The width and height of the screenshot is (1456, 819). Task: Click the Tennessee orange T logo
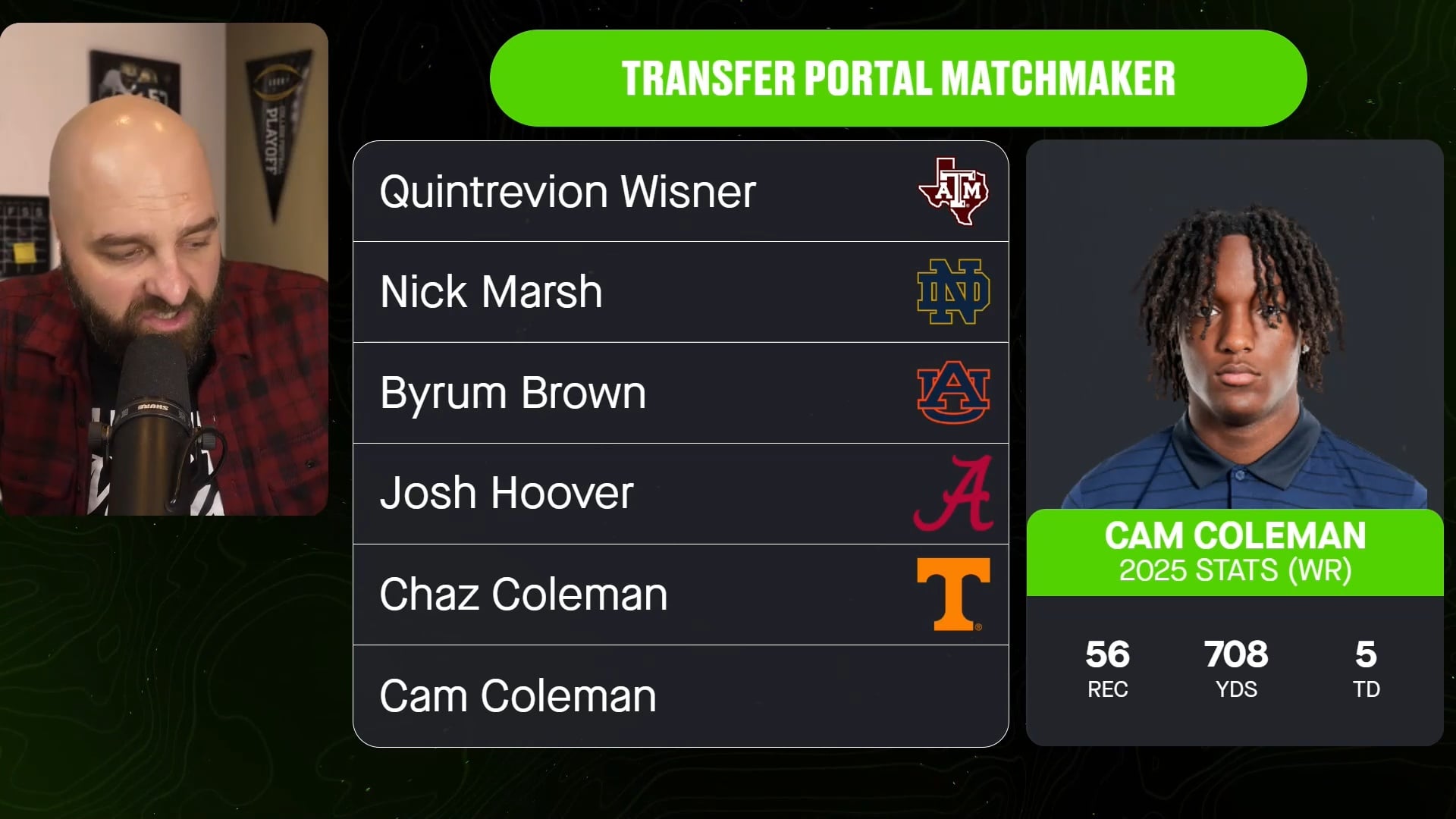[x=953, y=595]
